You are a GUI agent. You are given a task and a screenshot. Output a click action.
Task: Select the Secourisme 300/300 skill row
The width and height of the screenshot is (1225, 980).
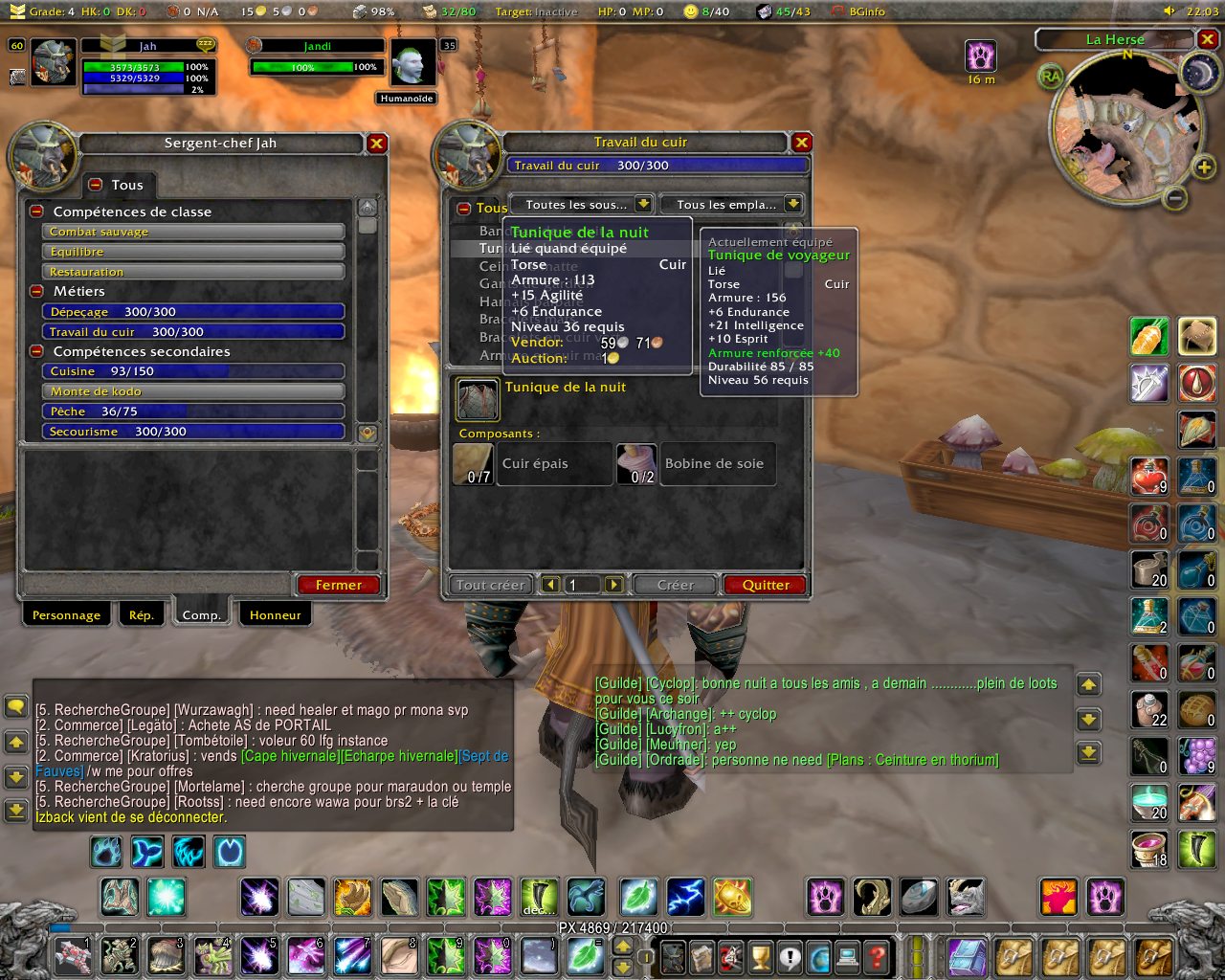tap(192, 432)
